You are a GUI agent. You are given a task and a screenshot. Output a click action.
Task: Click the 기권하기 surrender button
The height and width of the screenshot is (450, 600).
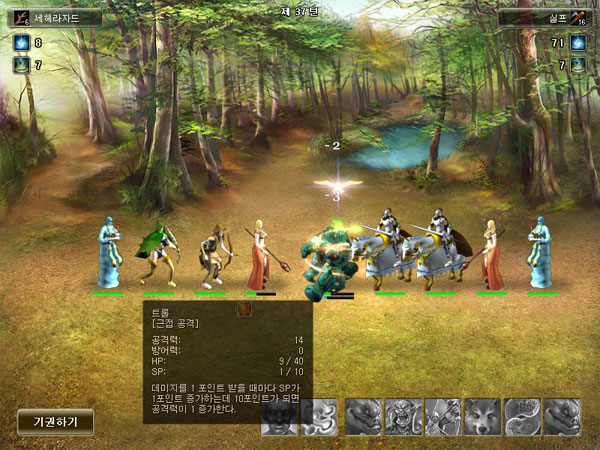tap(55, 422)
